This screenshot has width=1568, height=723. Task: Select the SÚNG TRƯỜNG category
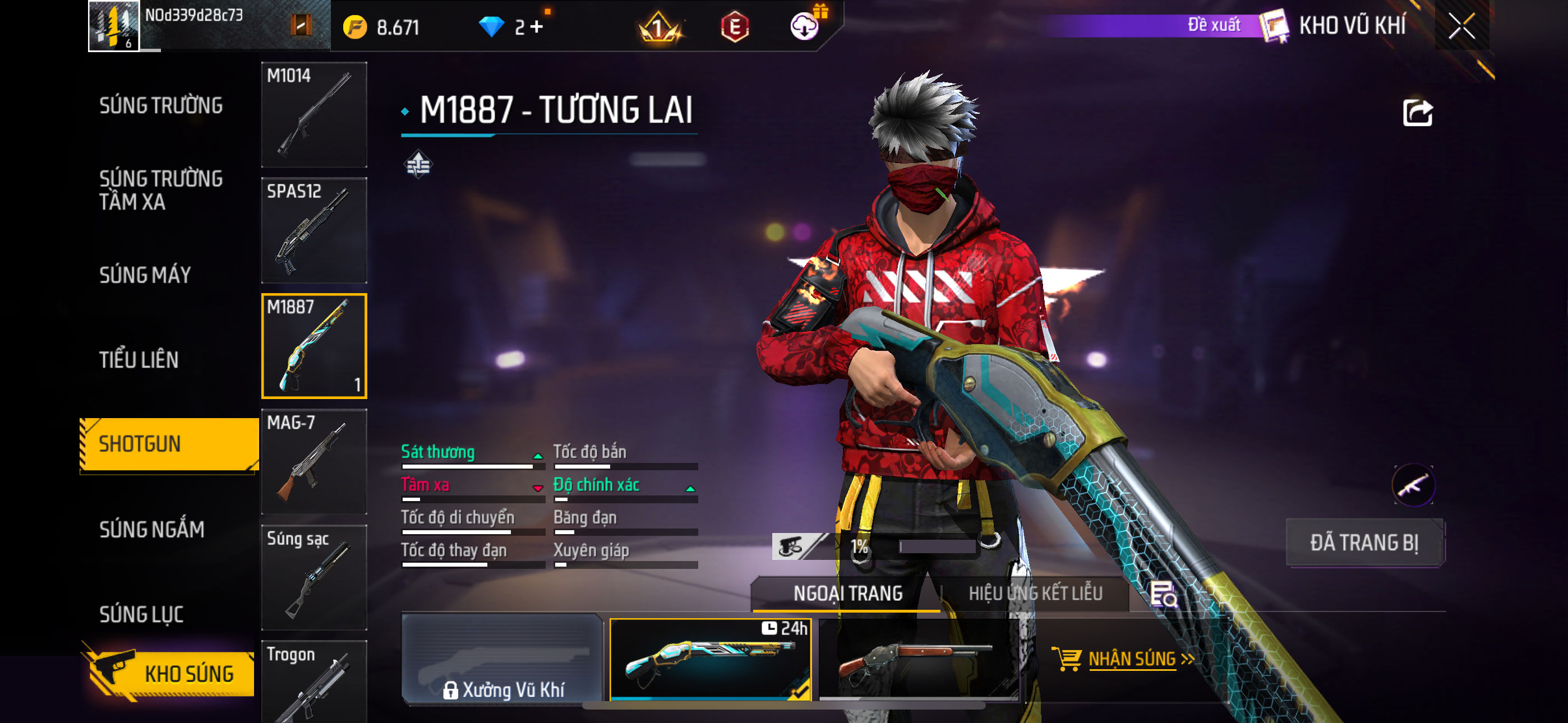coord(161,105)
